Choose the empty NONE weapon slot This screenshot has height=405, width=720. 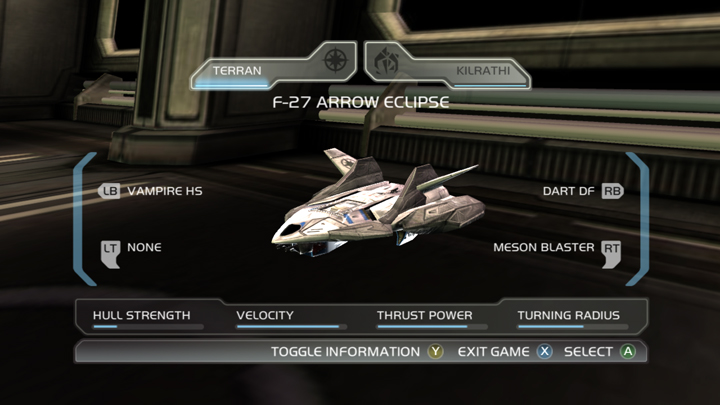(132, 247)
